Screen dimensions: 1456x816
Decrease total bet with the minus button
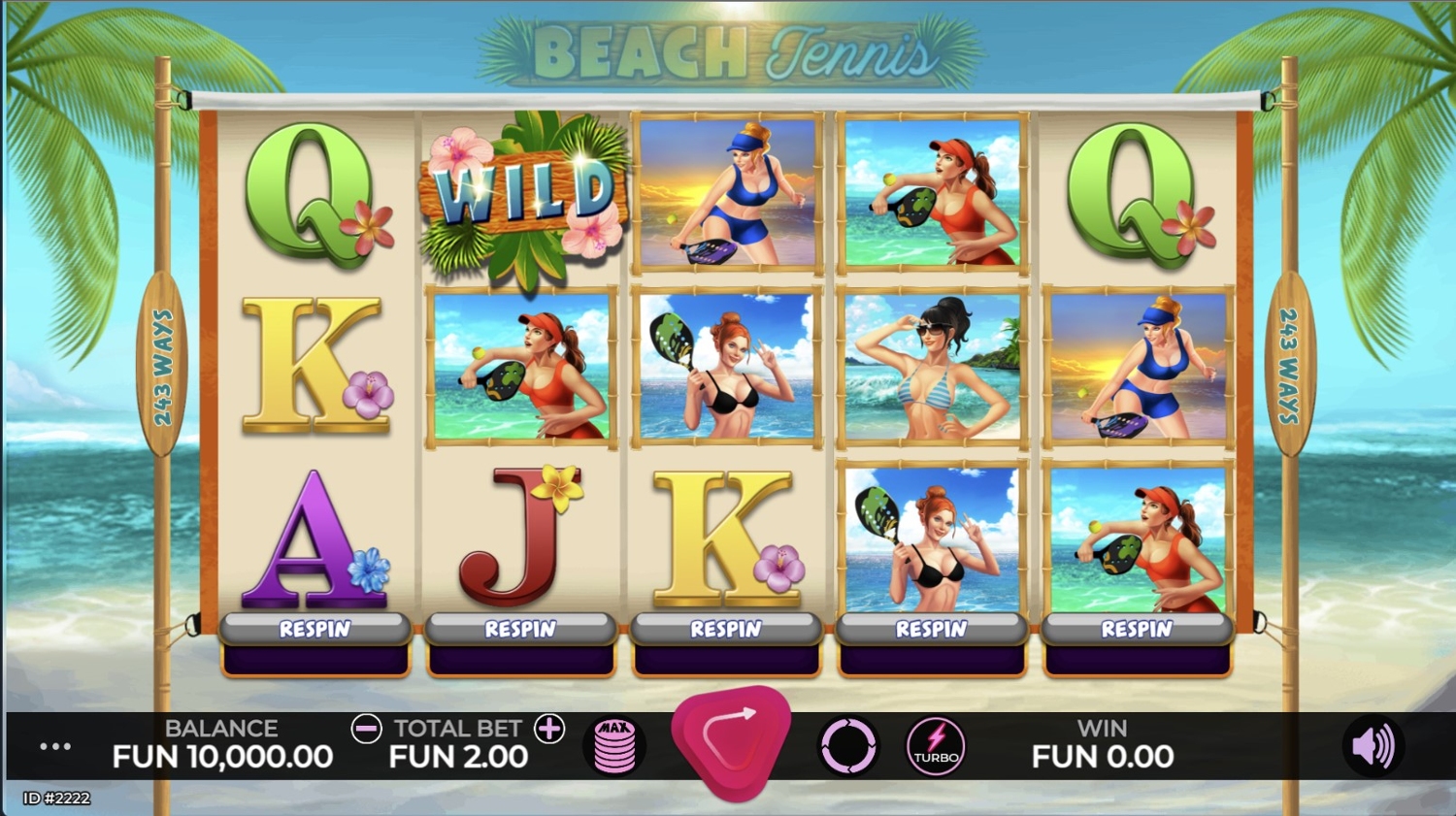366,729
